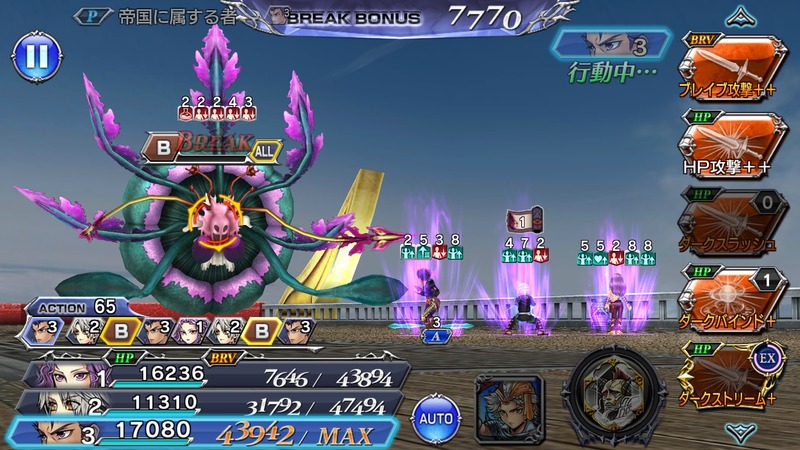Pause the battle with the blue pause button
The image size is (800, 450).
36,56
